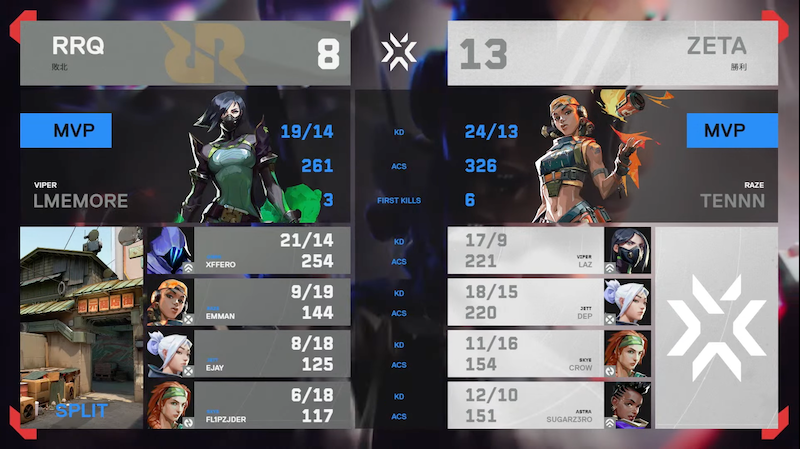Viewport: 800px width, 449px height.
Task: Select XFFERO's scoreboard row
Action: [248, 251]
